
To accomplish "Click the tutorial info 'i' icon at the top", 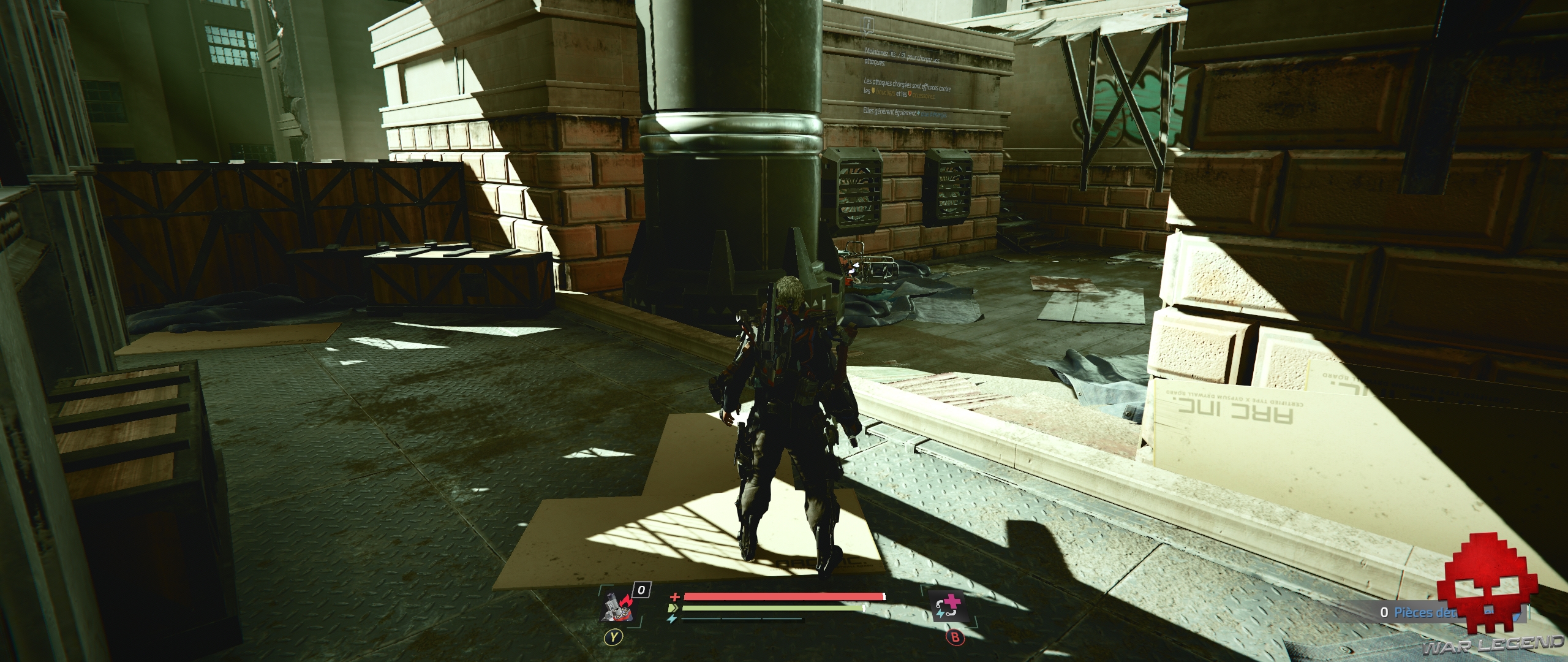I will [869, 26].
